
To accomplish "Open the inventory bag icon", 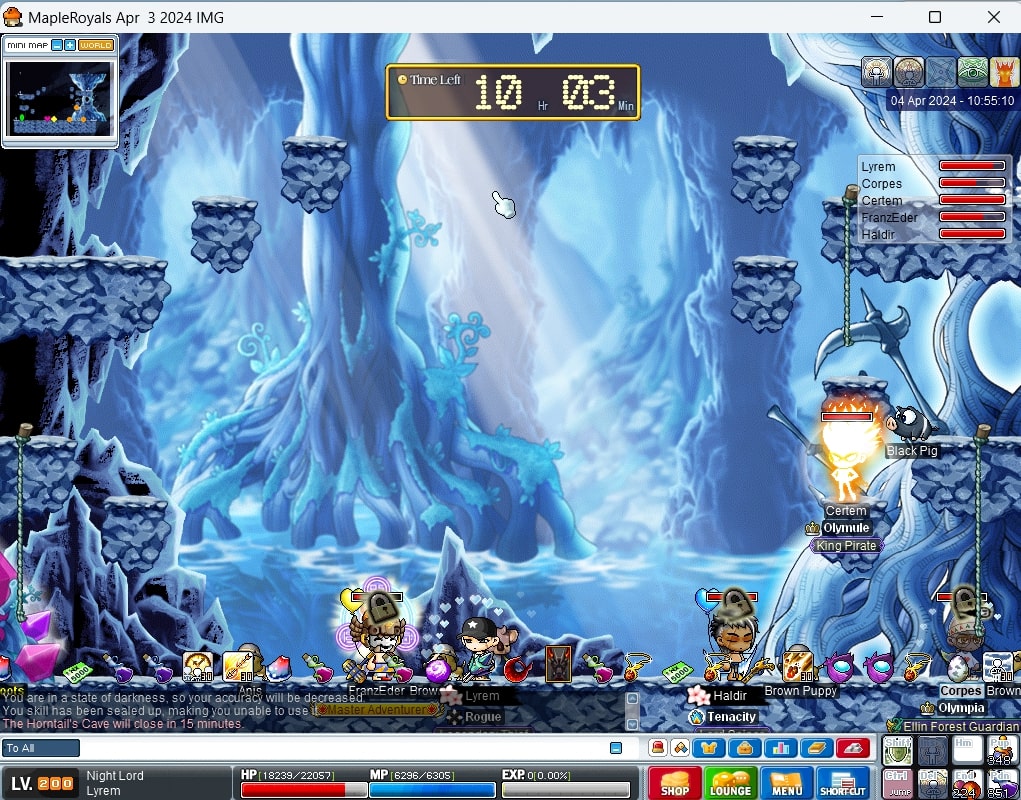I will click(x=744, y=747).
